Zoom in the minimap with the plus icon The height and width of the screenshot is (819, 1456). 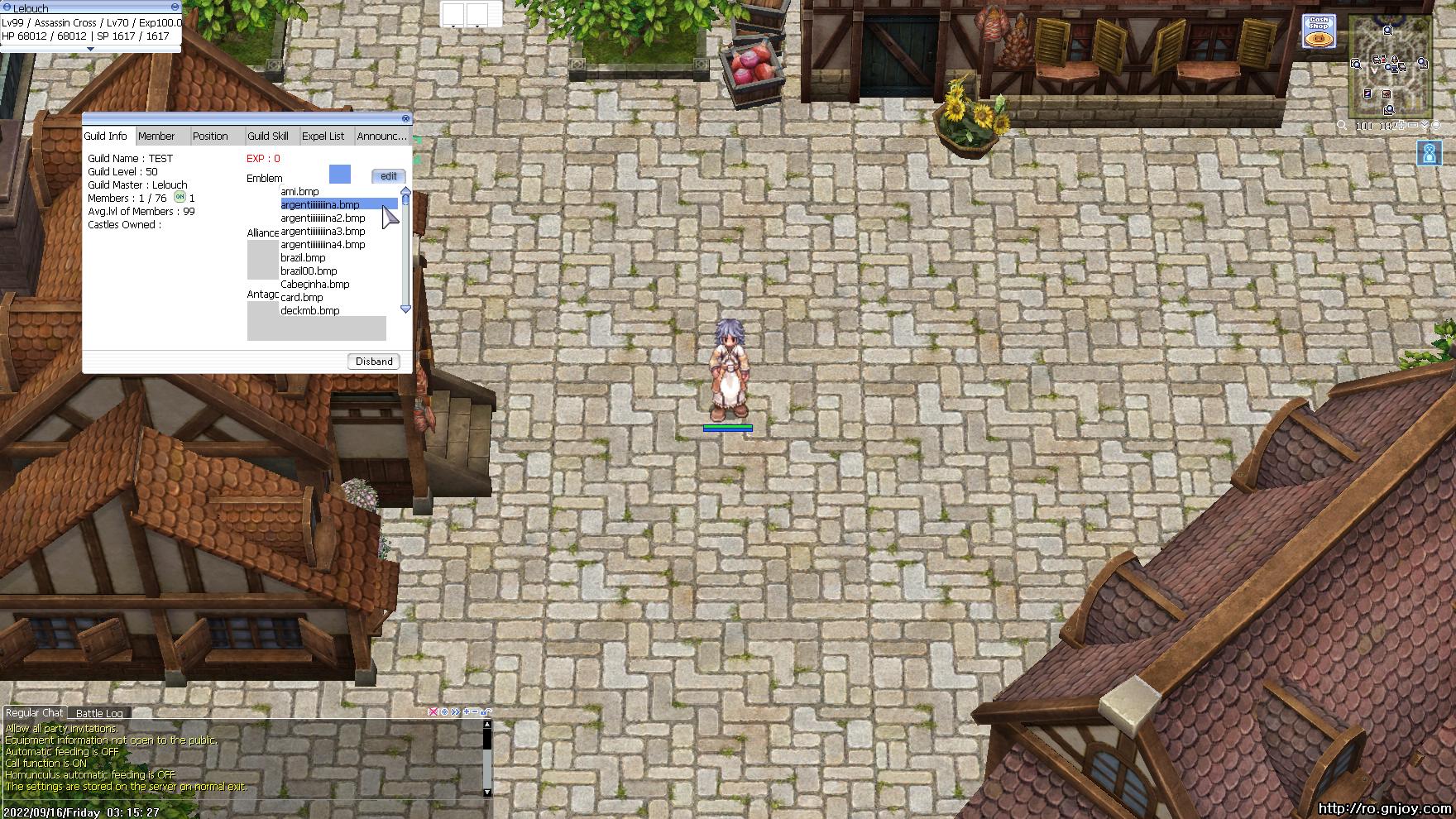1402,125
